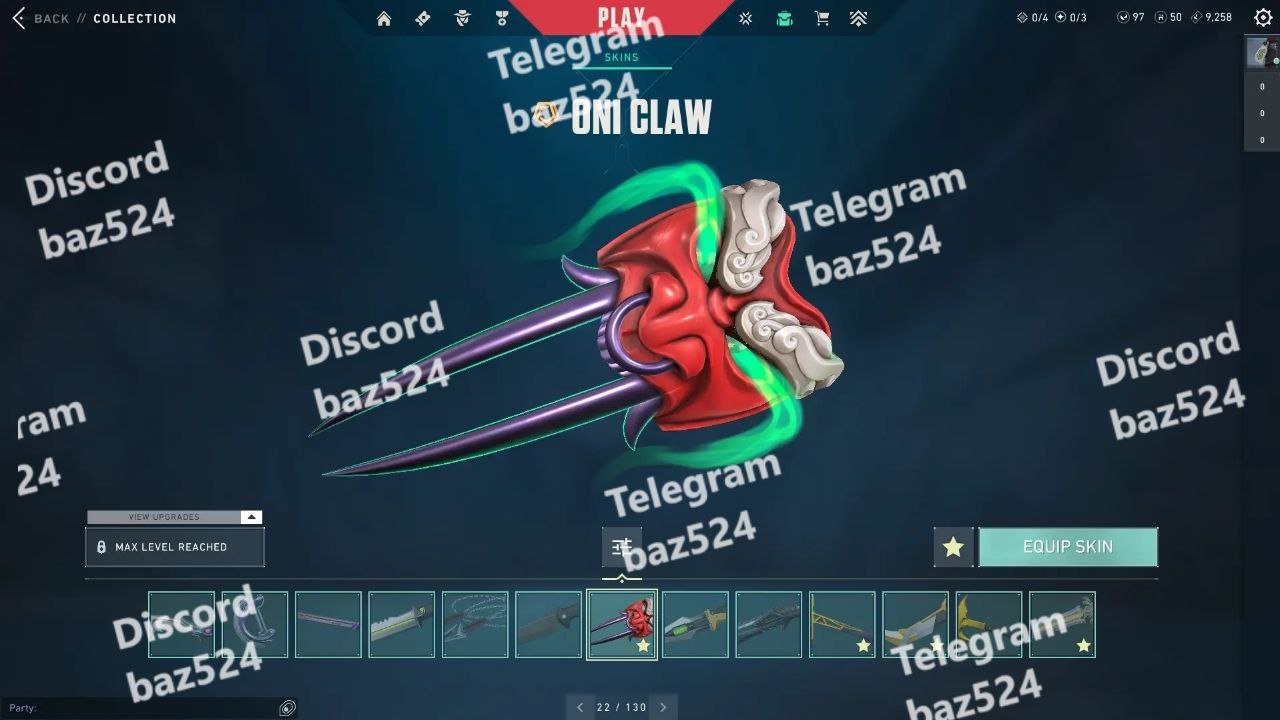Go to the next page of skins
The image size is (1280, 720).
663,707
